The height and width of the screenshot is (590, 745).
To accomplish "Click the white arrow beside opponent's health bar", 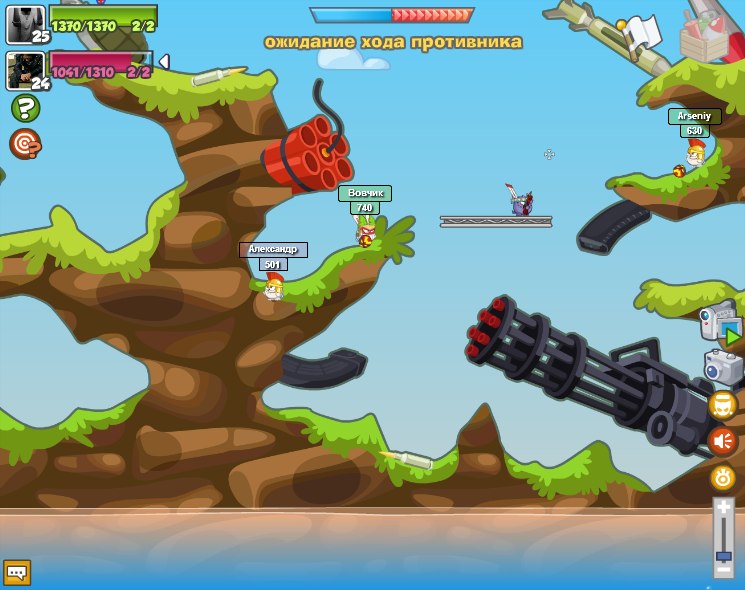I will 164,62.
